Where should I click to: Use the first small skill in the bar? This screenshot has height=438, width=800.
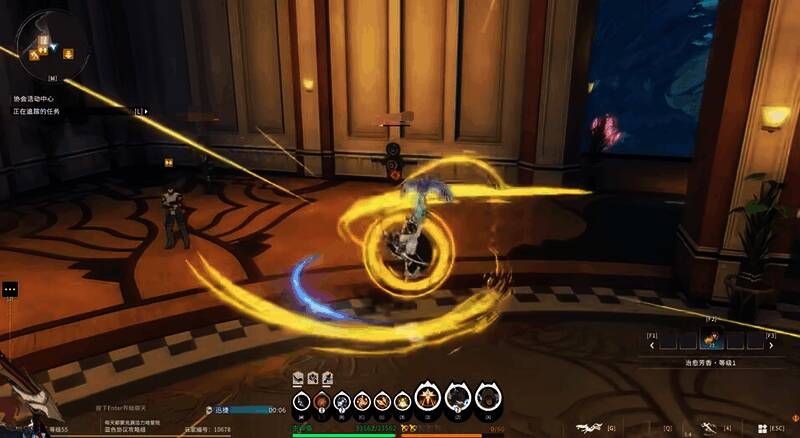[x=301, y=402]
